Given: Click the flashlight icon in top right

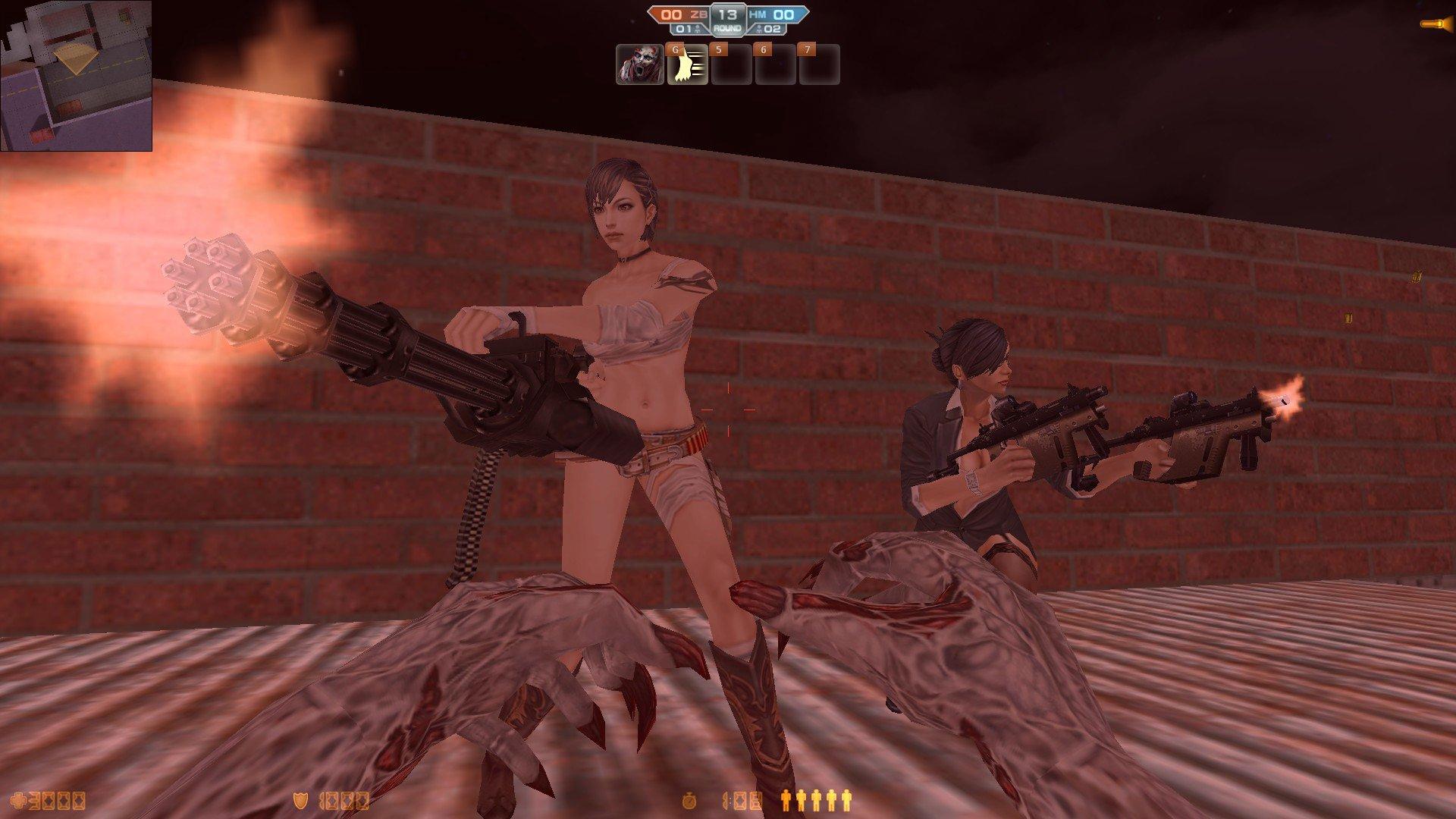Looking at the screenshot, I should tap(1430, 23).
